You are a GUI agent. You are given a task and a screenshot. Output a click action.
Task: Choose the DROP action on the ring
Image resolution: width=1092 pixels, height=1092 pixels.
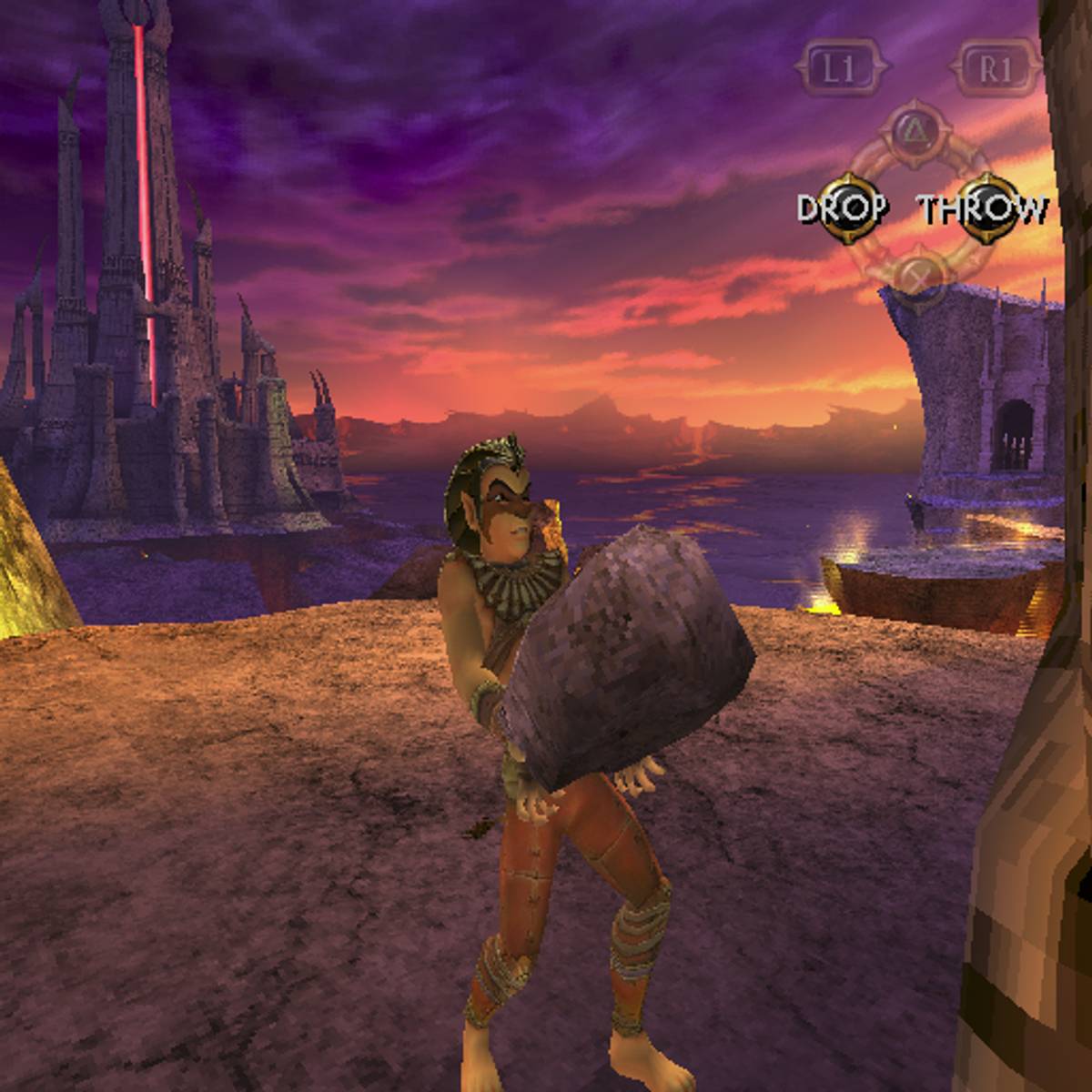(844, 208)
